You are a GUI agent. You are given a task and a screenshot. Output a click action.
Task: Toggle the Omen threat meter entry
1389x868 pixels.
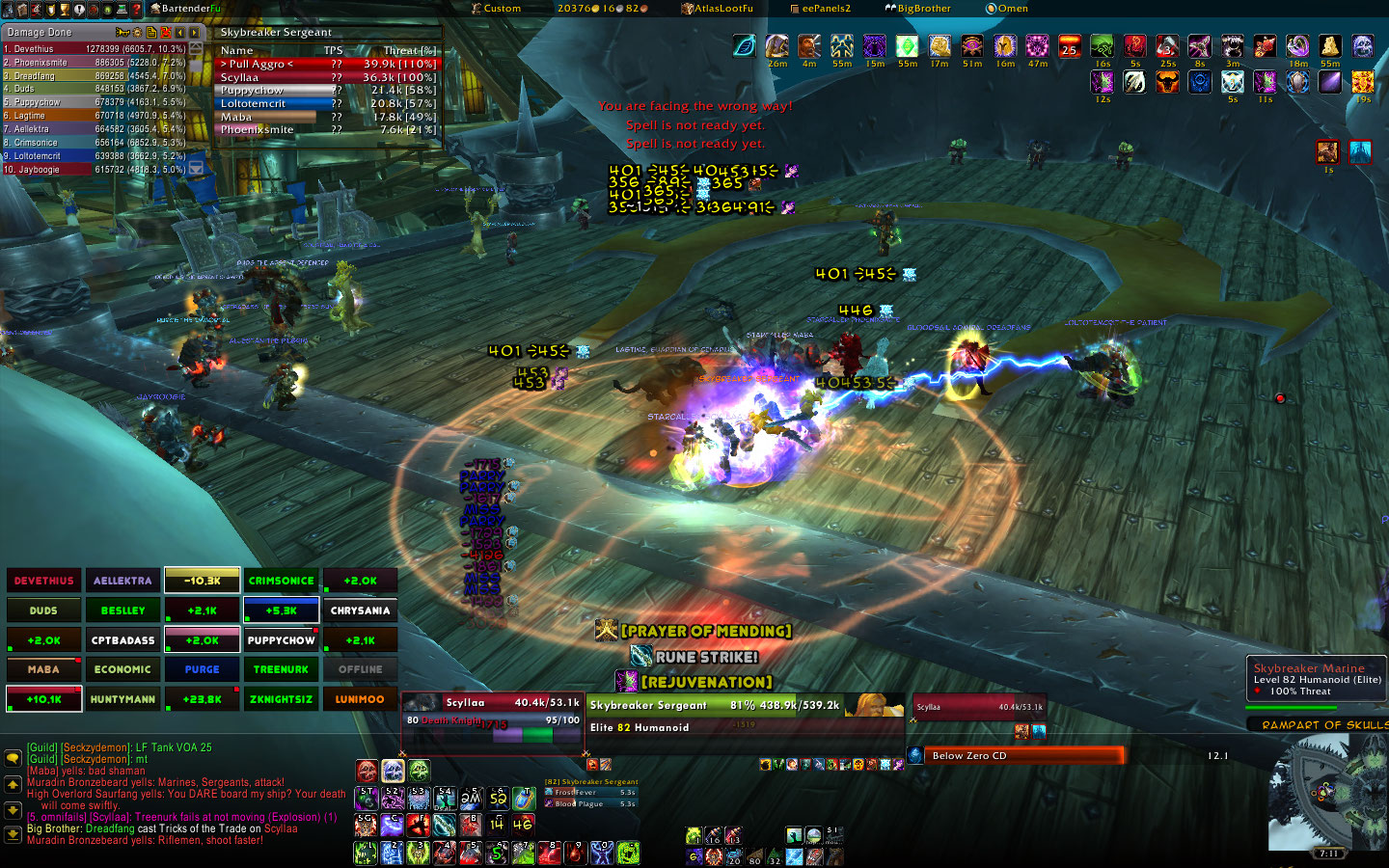click(x=1007, y=9)
